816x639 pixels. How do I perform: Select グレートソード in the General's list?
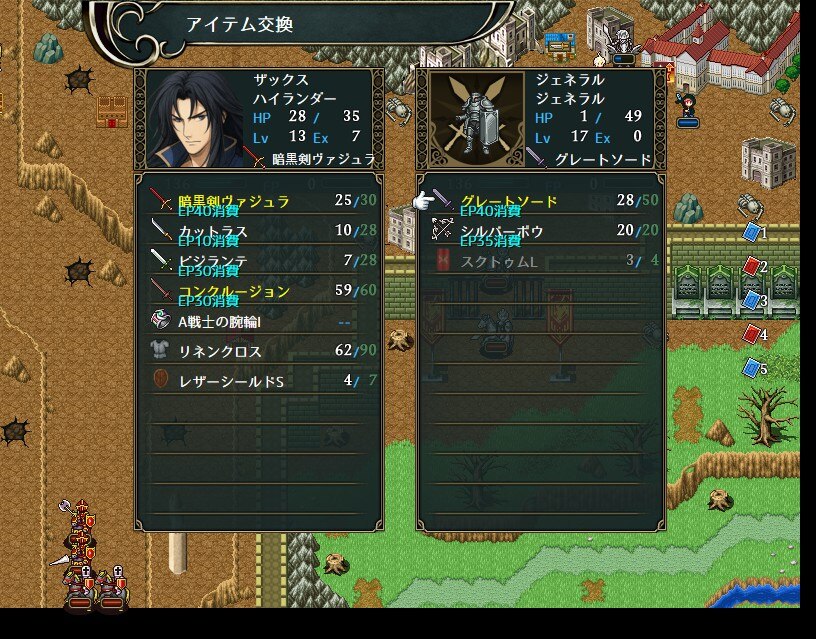(510, 201)
